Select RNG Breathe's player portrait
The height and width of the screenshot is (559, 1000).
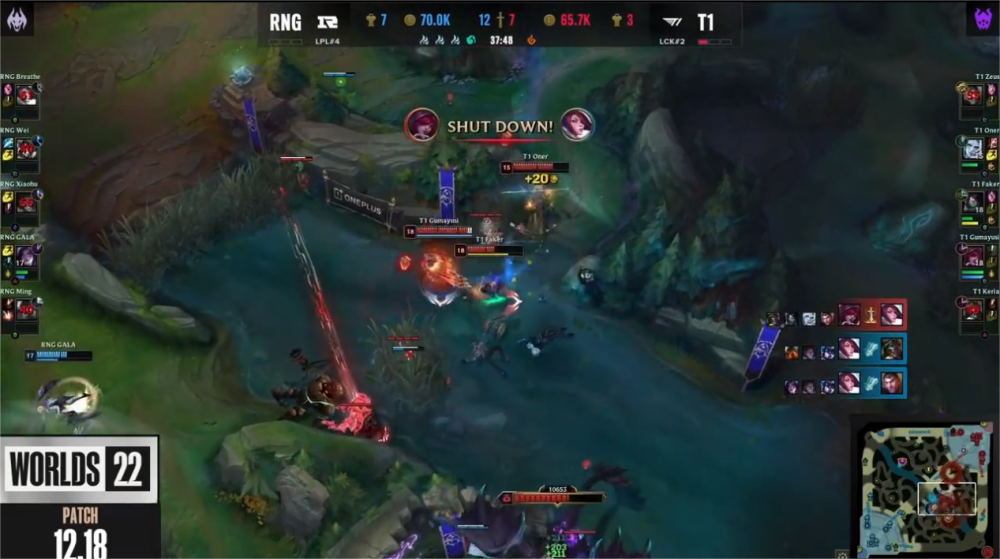point(26,96)
